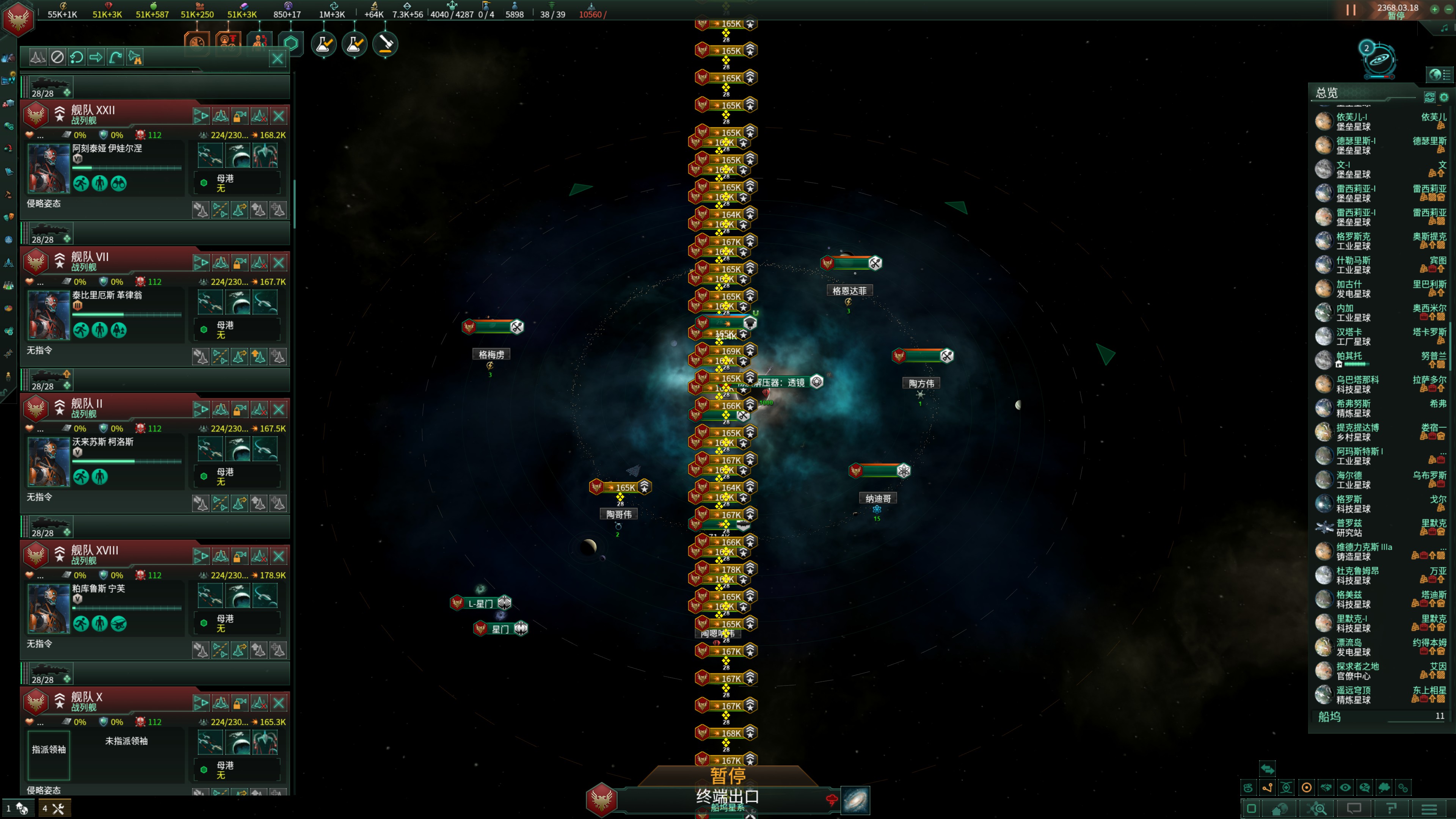The image size is (1456, 819).
Task: Toggle the game pause button
Action: [x=1350, y=10]
